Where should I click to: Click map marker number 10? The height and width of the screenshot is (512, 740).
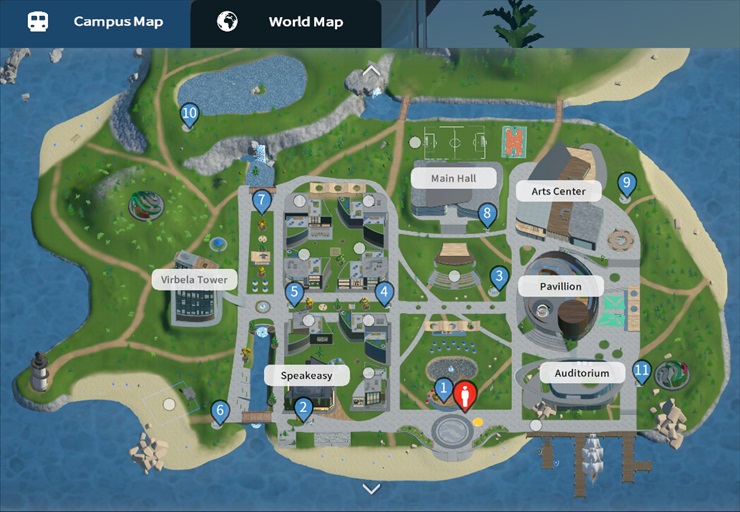coord(190,115)
